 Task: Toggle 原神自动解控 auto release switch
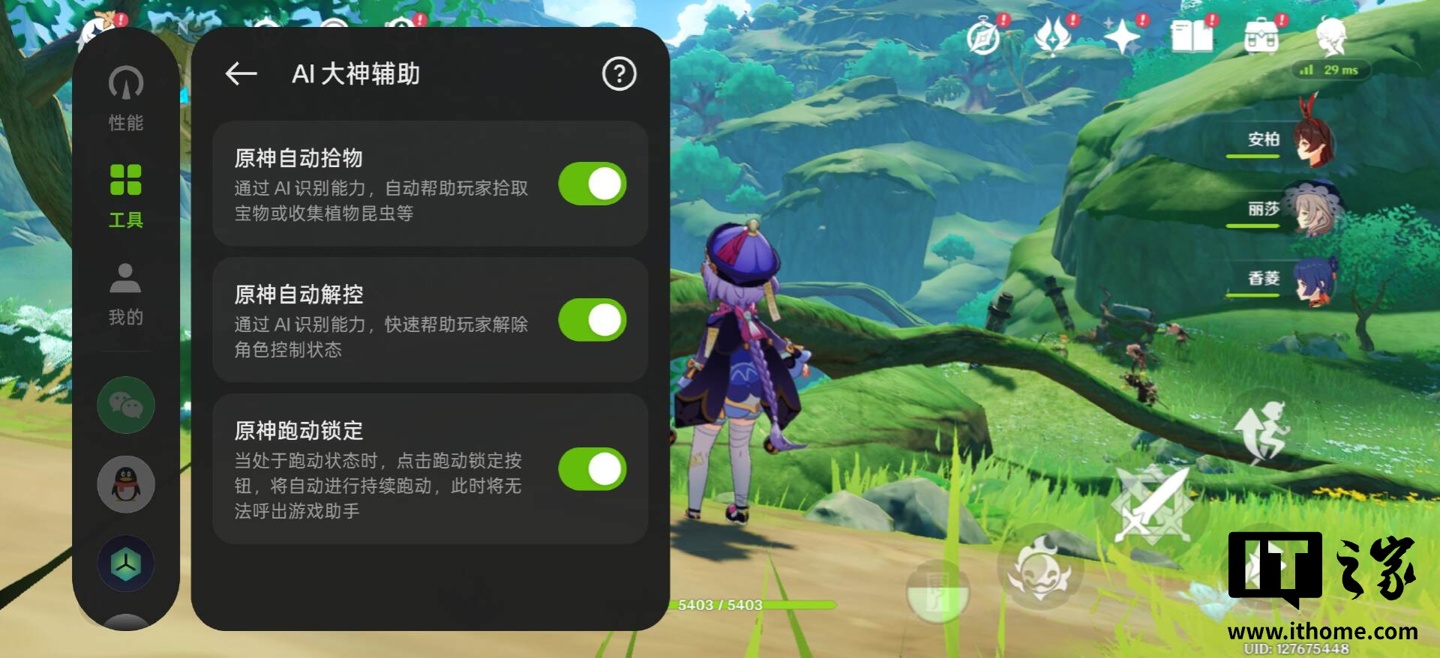[x=592, y=320]
